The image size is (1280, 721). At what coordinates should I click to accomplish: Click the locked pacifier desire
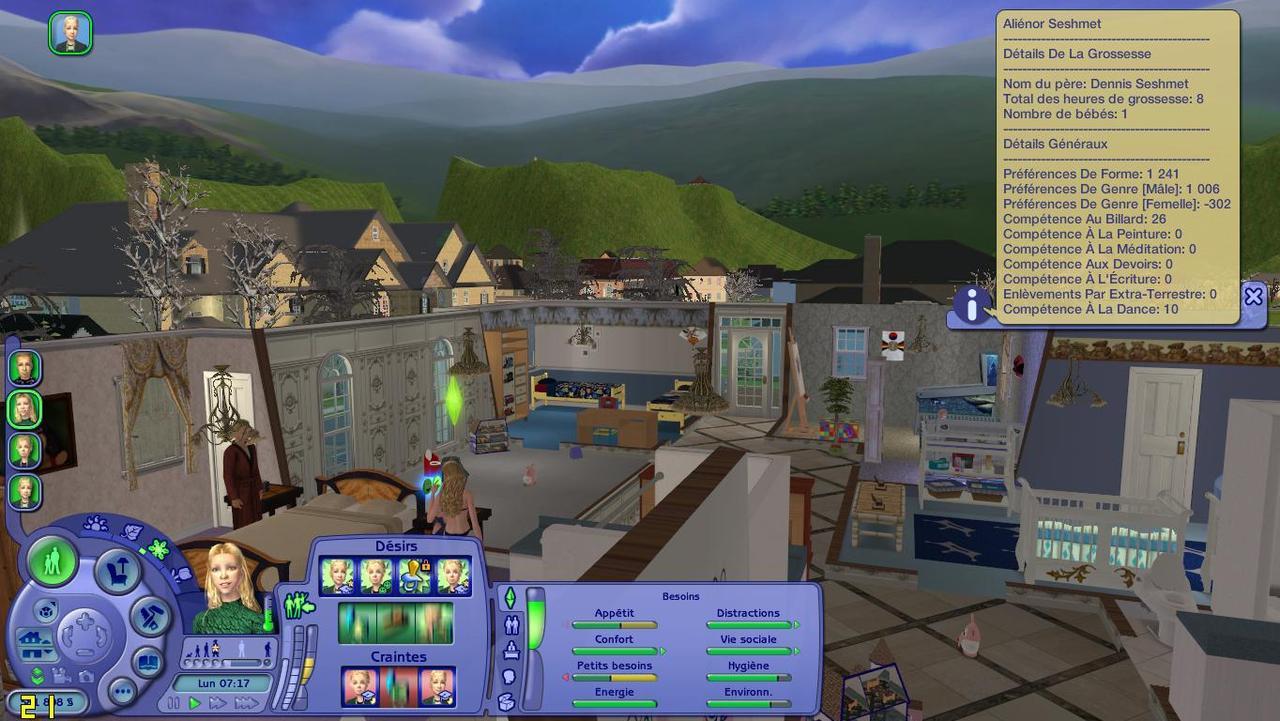[x=415, y=576]
